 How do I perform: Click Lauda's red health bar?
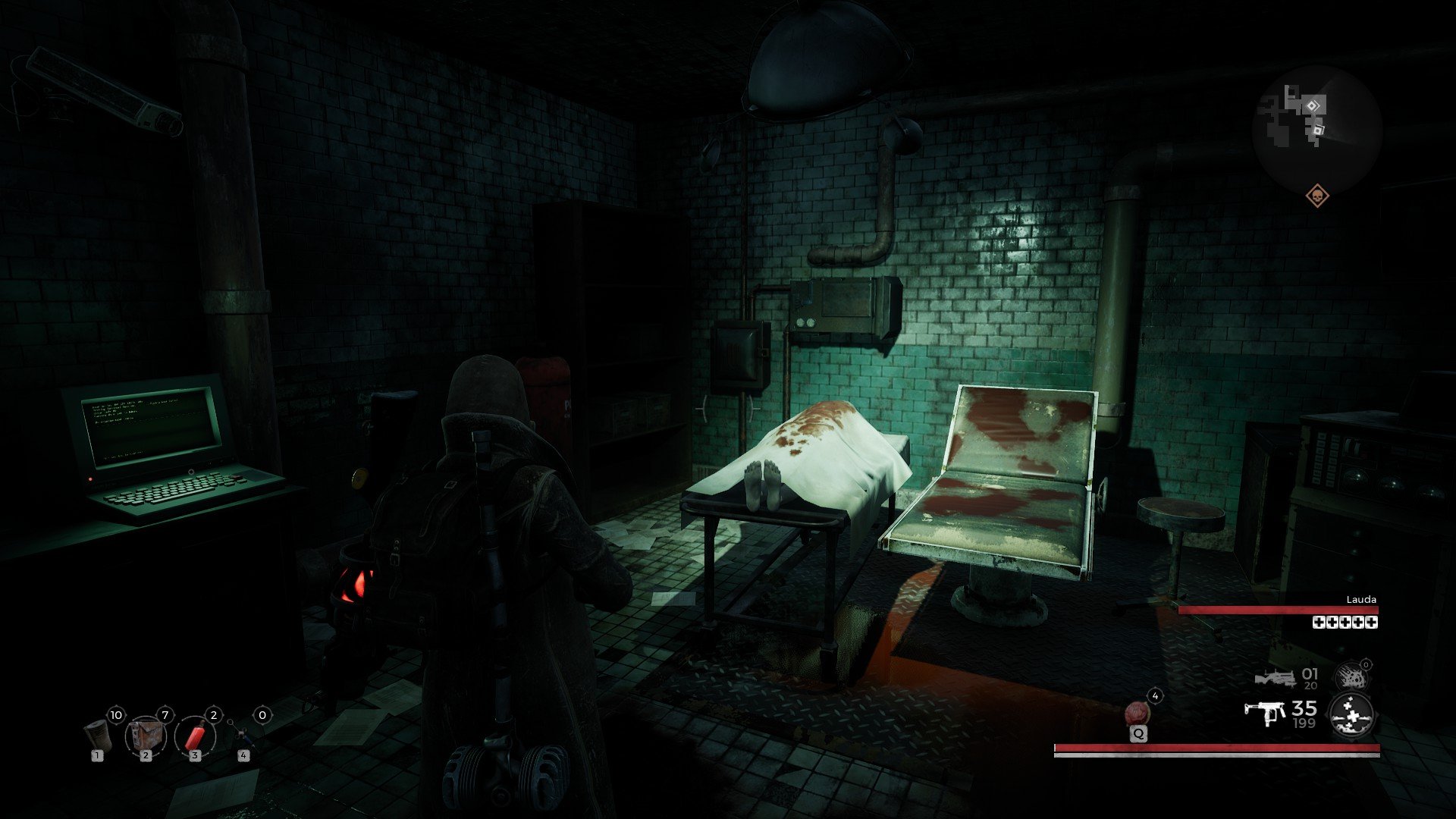point(1279,610)
